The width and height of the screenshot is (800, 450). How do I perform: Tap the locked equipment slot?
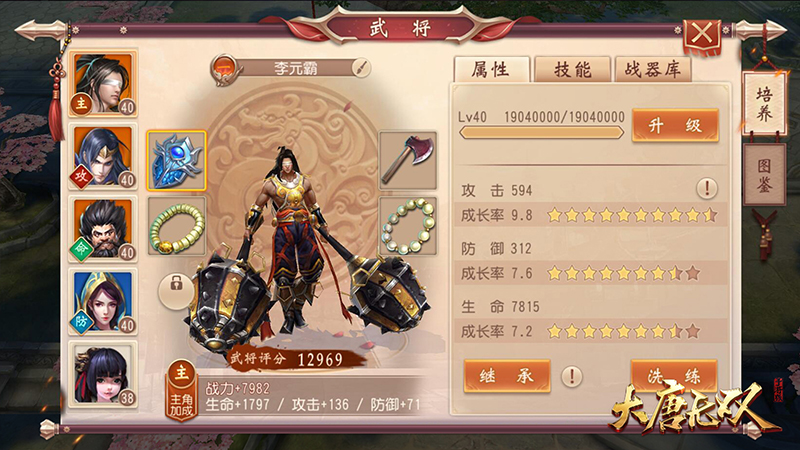[177, 288]
